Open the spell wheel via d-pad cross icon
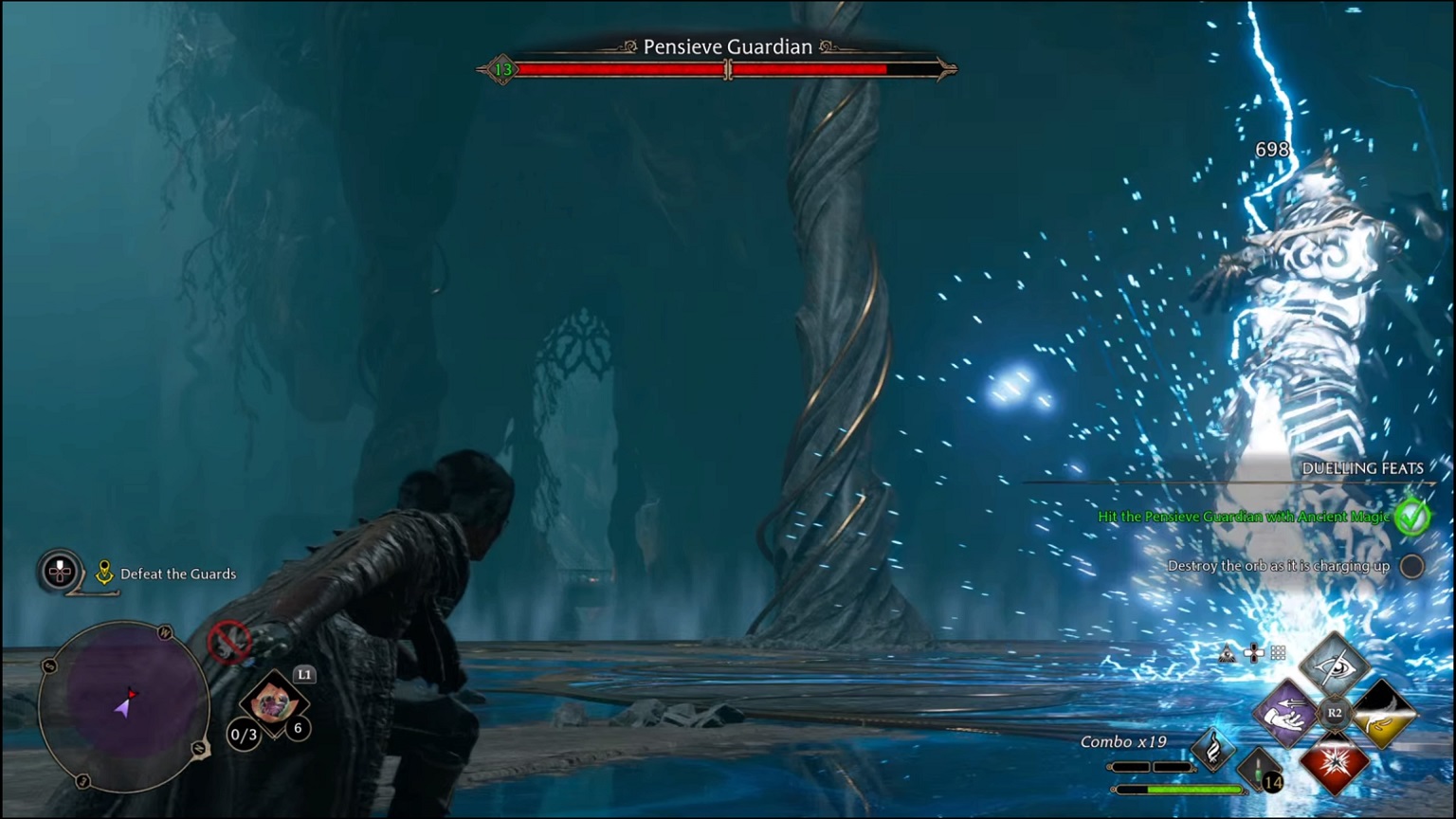 click(1253, 652)
